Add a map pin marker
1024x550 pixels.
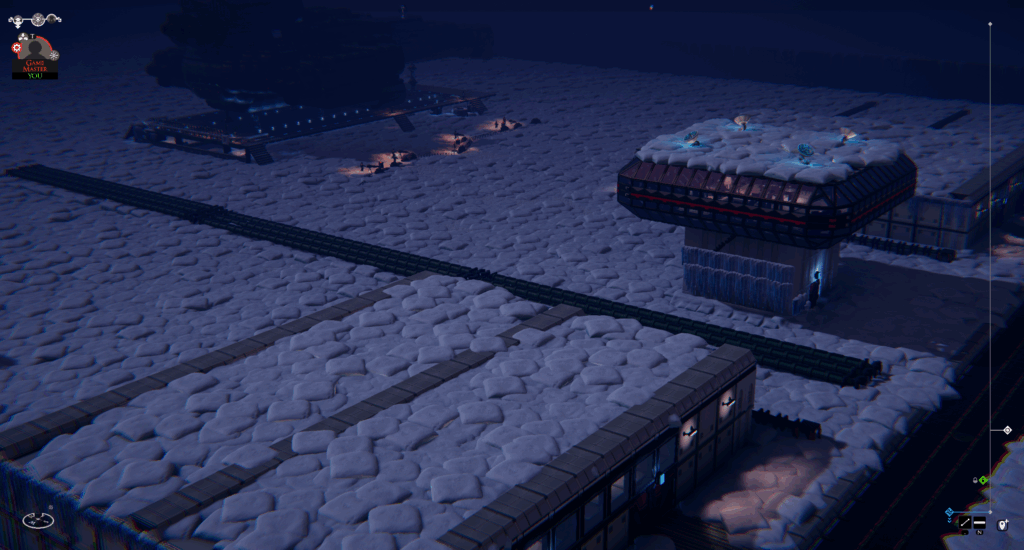click(1002, 523)
